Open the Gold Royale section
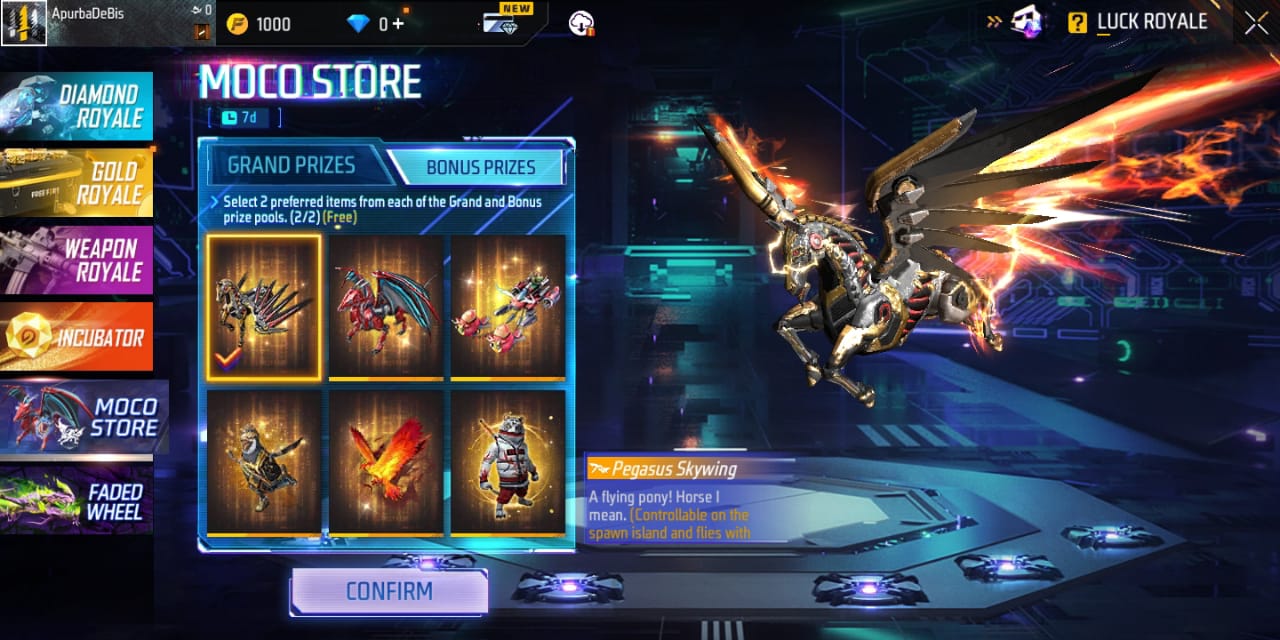Image resolution: width=1280 pixels, height=640 pixels. tap(77, 182)
